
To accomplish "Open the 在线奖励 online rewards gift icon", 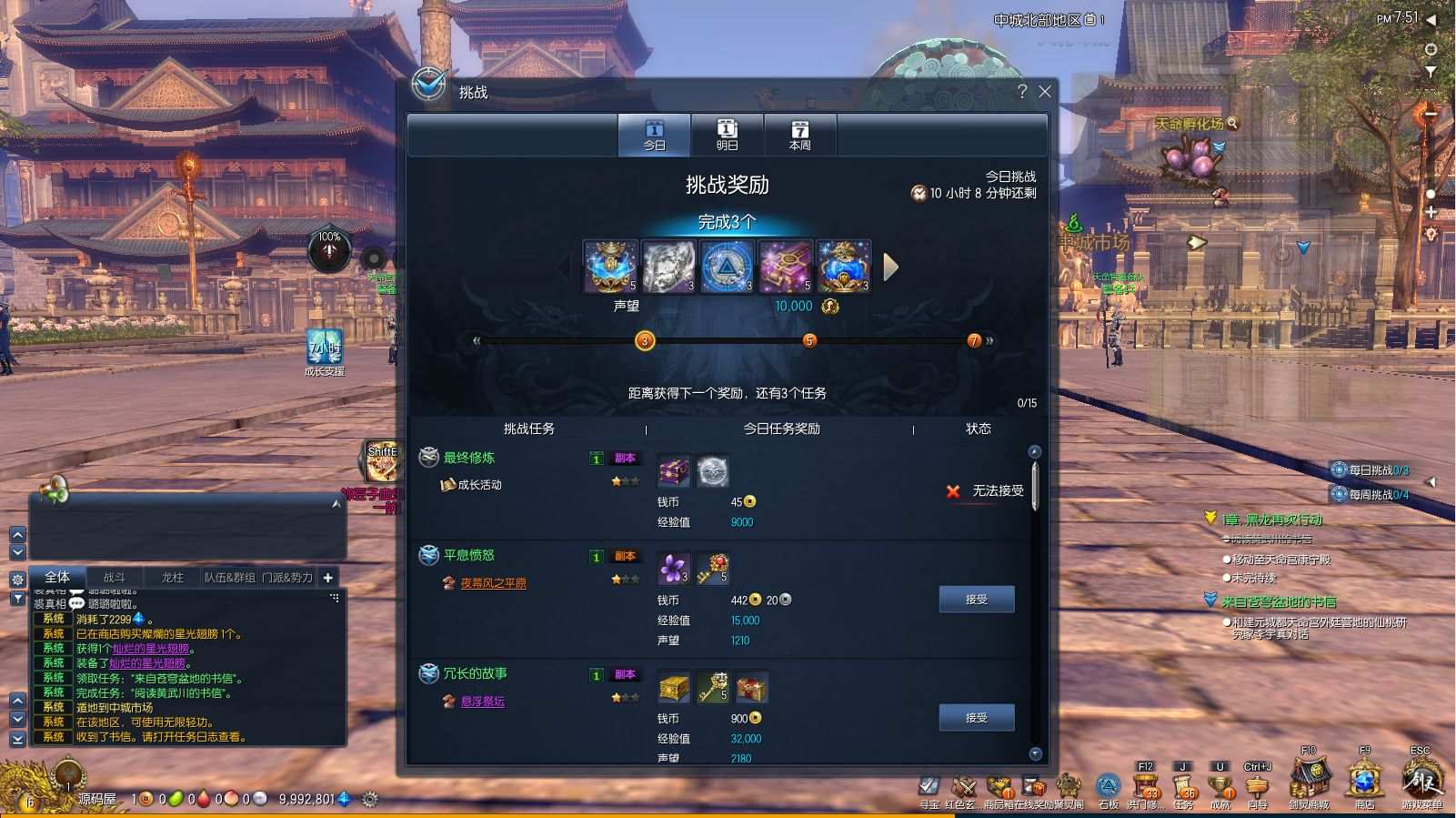I will pyautogui.click(x=1032, y=787).
